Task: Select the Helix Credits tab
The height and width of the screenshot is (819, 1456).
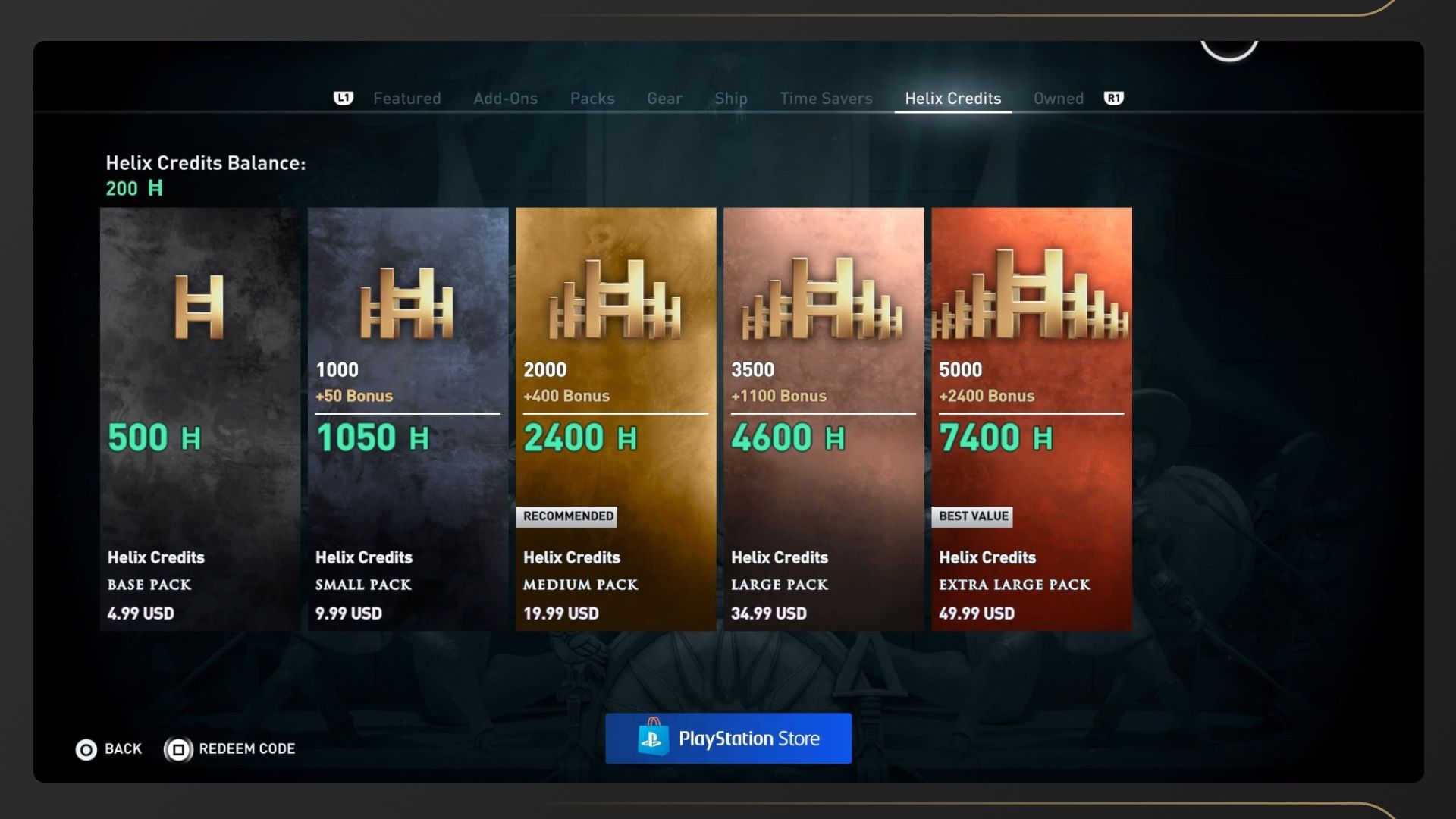Action: click(x=952, y=99)
